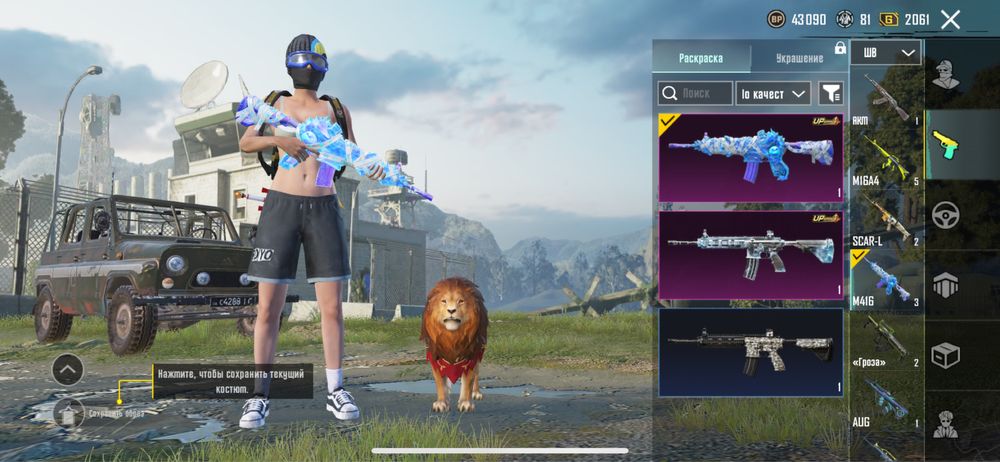Save current outfit with the hanger button

68,411
